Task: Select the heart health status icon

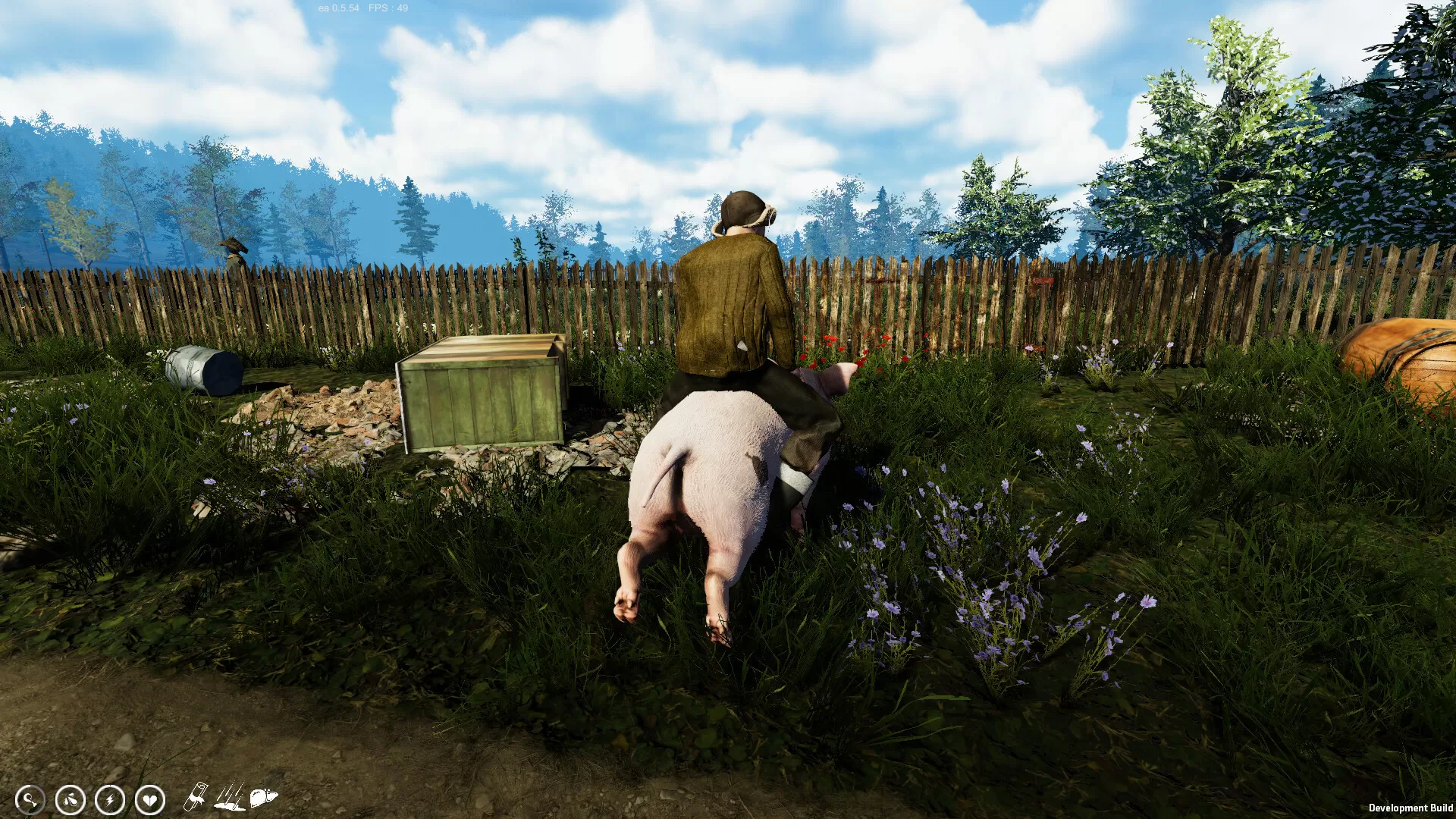Action: 150,800
